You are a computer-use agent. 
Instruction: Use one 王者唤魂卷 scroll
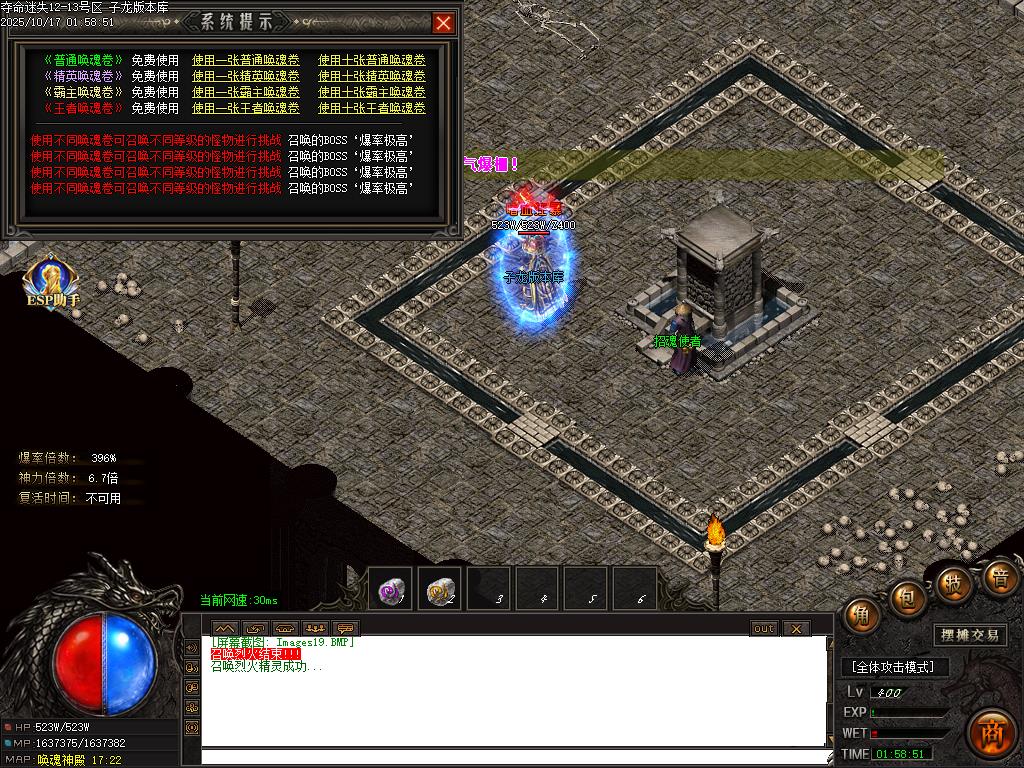point(246,108)
